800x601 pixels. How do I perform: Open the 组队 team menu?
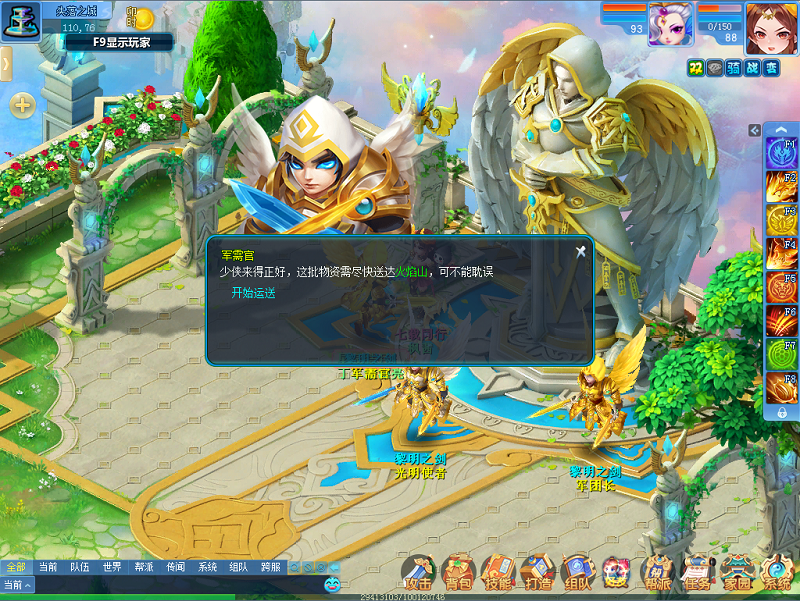tap(577, 573)
